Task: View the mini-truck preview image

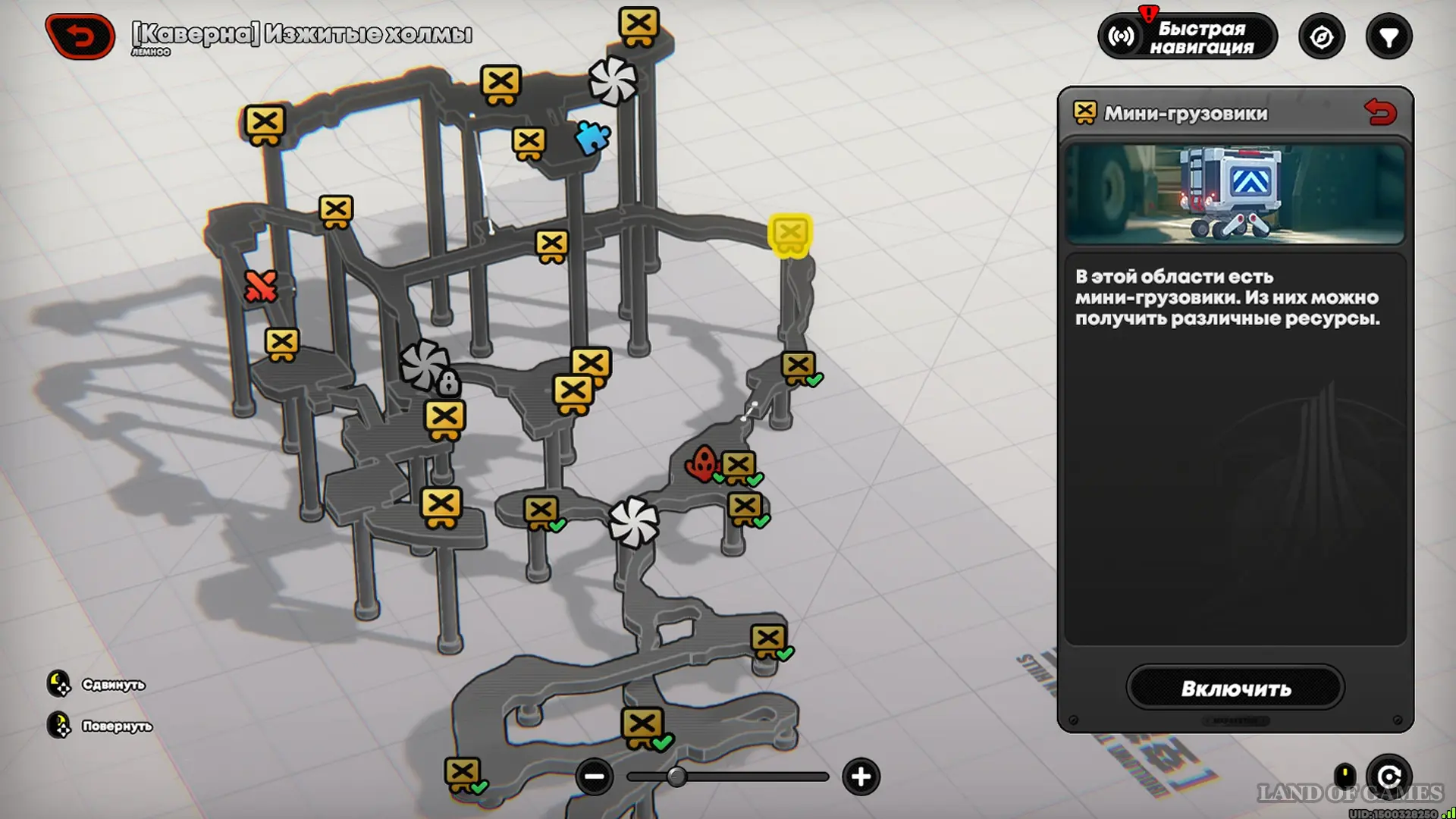Action: [x=1235, y=193]
